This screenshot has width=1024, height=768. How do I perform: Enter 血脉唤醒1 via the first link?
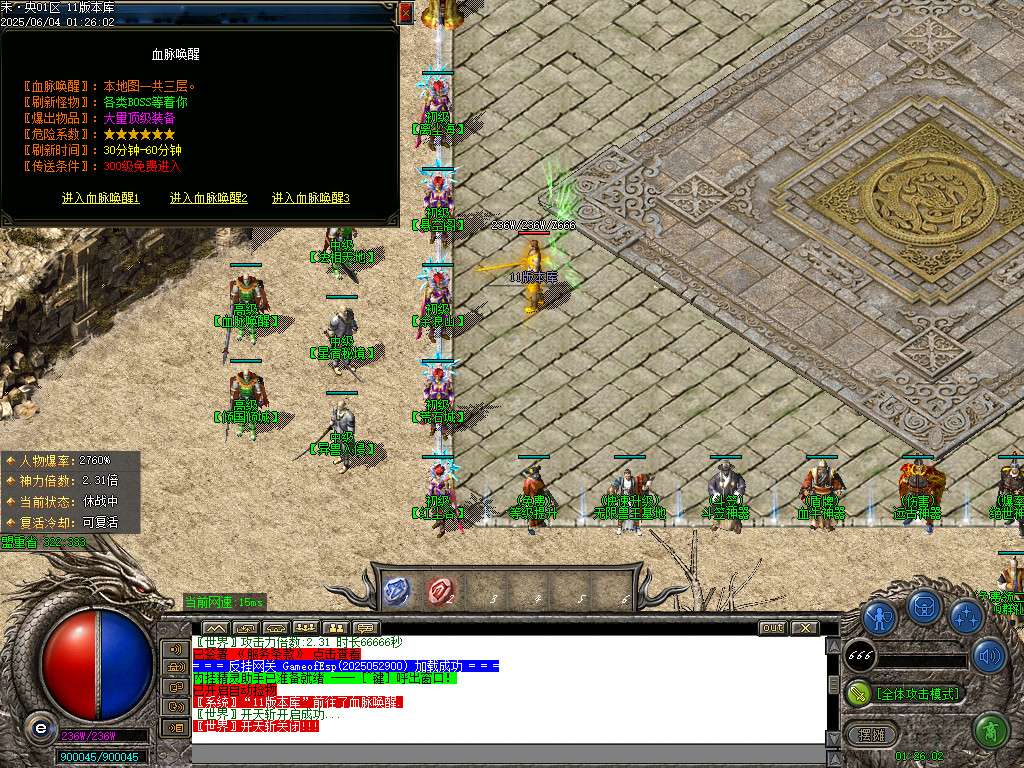[101, 198]
